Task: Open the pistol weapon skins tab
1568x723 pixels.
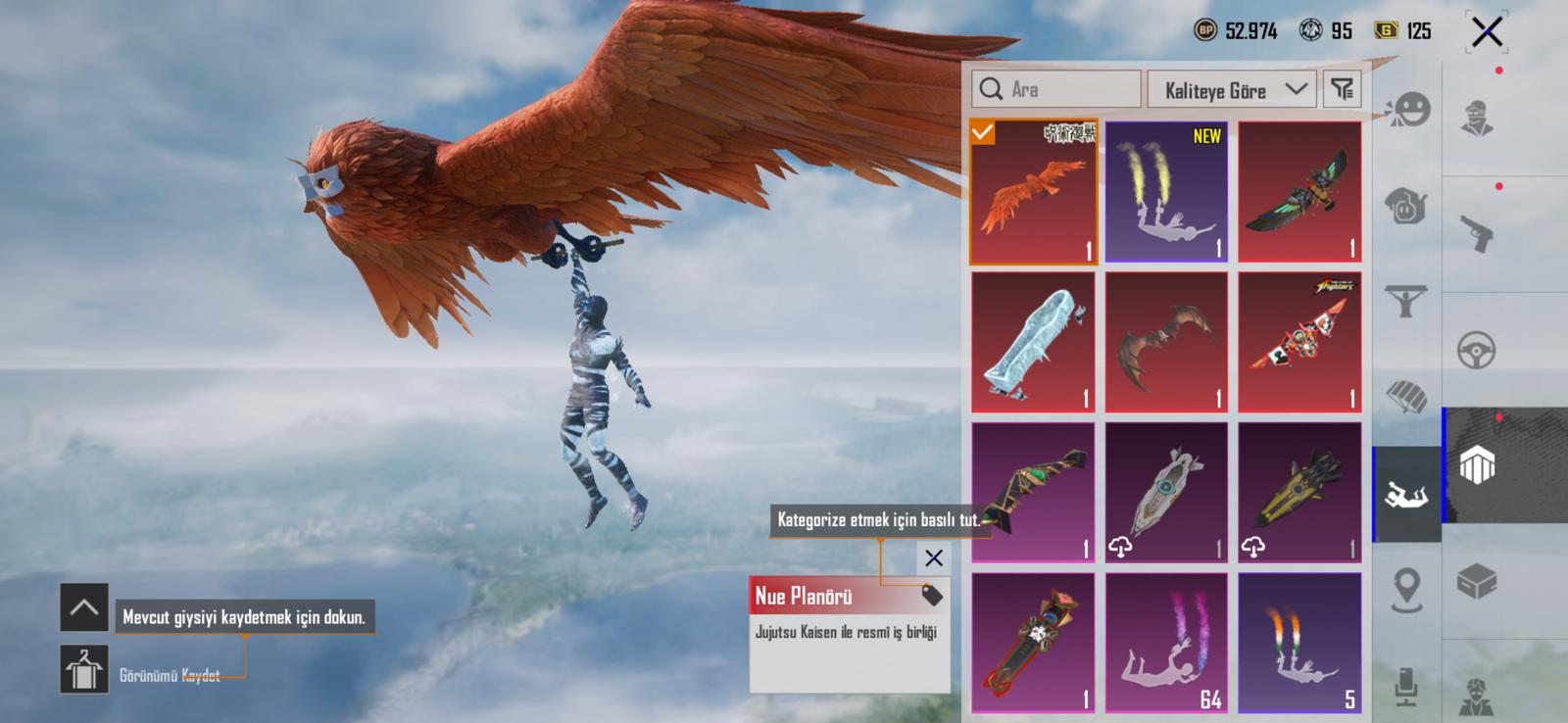Action: (1476, 233)
